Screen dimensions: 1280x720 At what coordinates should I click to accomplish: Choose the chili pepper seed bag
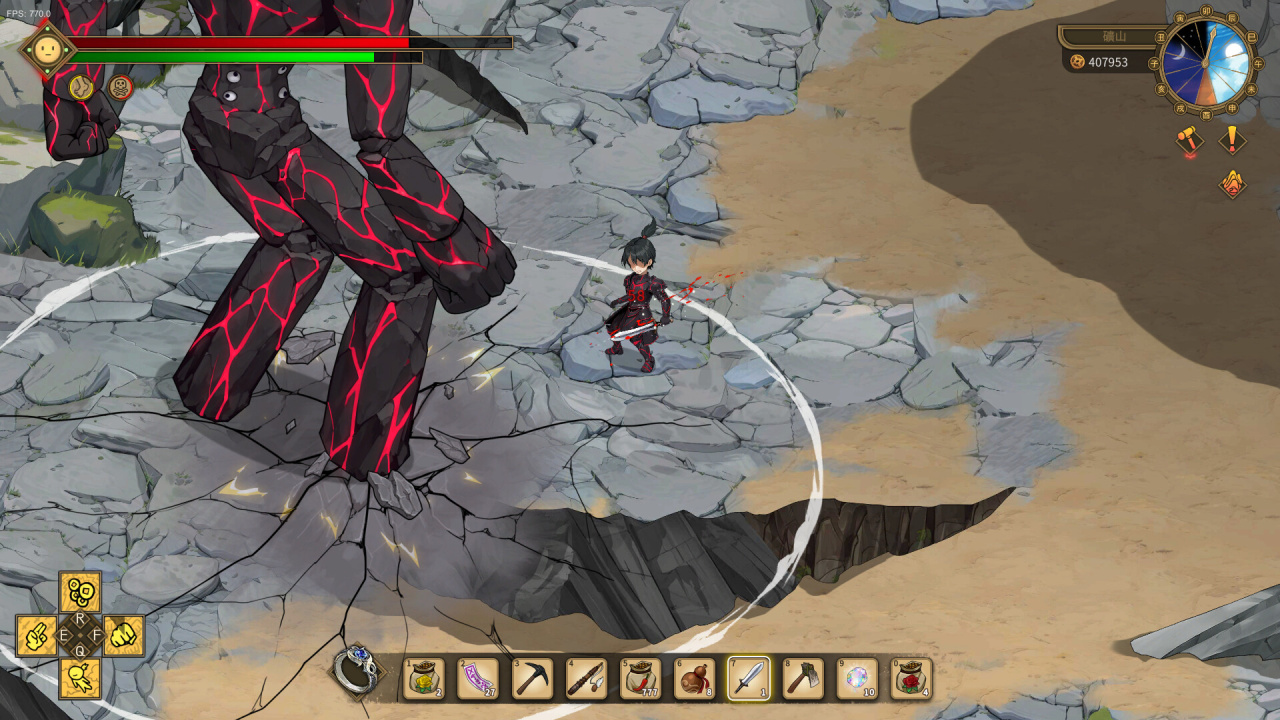(640, 678)
